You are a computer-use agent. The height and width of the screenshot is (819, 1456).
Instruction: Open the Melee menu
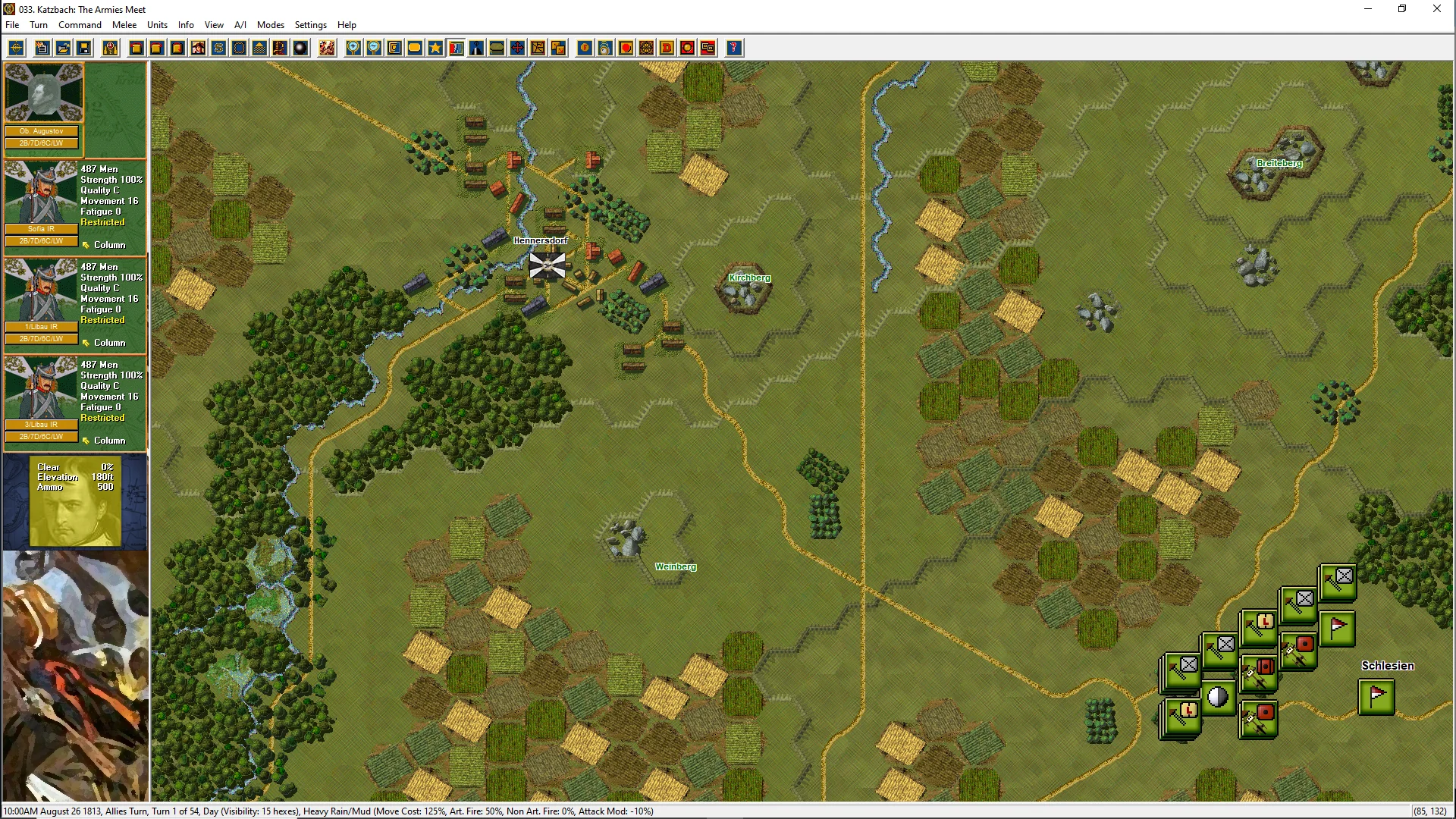coord(124,25)
